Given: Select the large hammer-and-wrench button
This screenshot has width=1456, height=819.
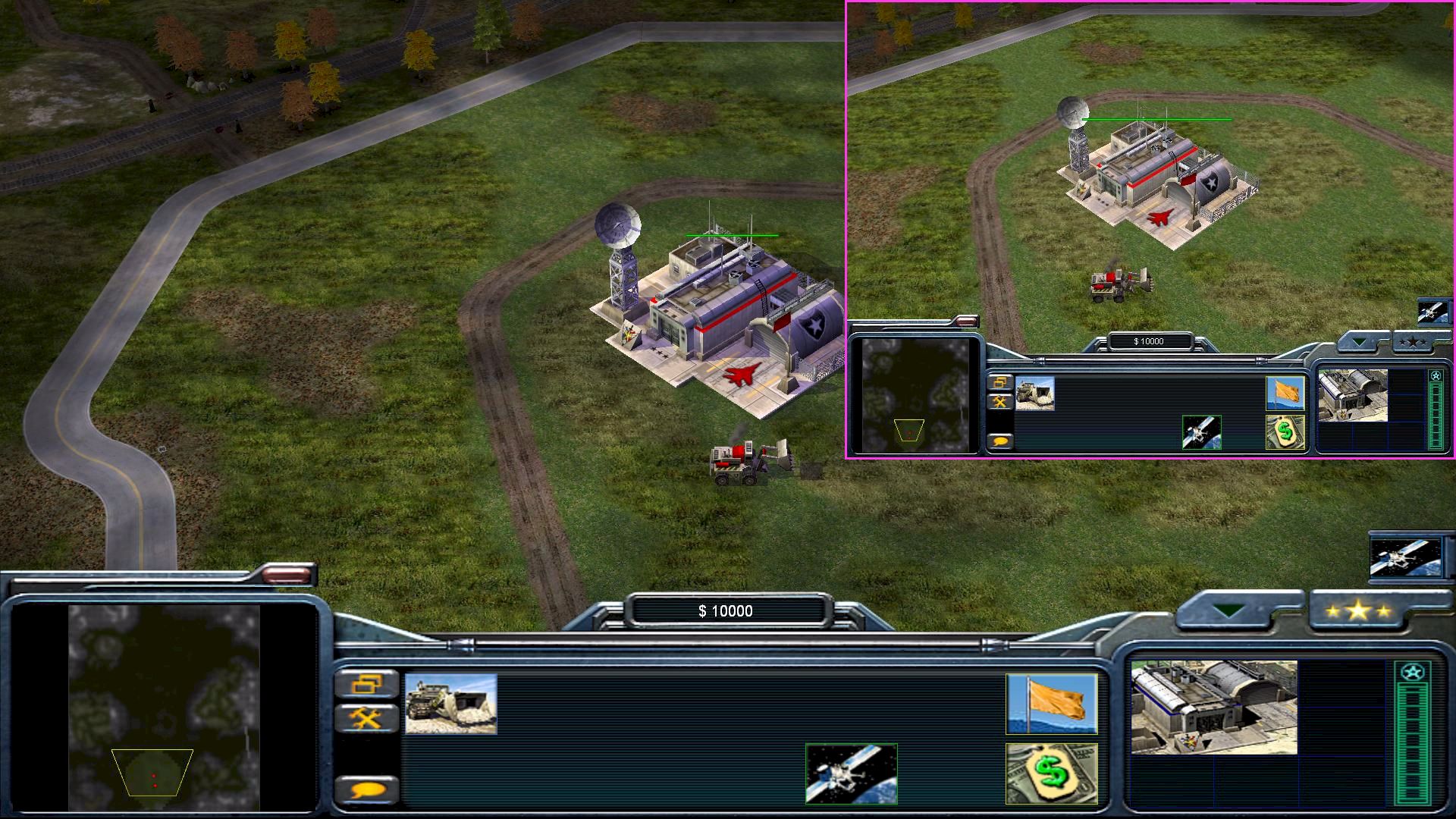Looking at the screenshot, I should coord(367,717).
